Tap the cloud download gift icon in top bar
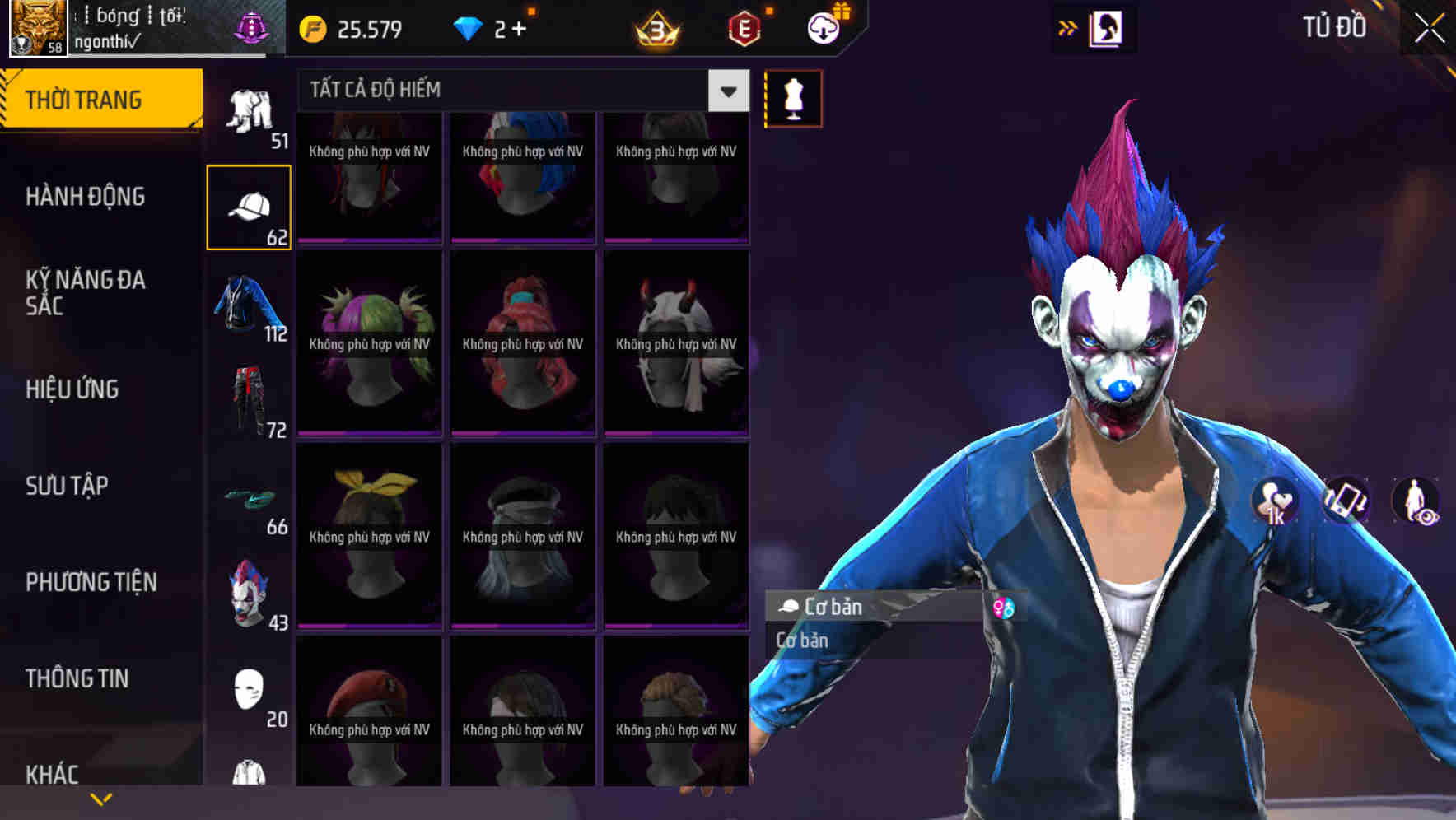 point(823,27)
